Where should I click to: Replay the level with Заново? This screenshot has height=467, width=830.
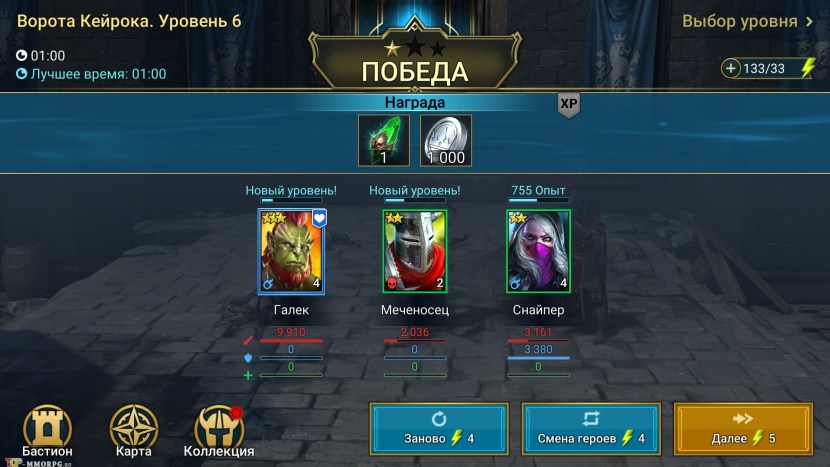click(439, 430)
